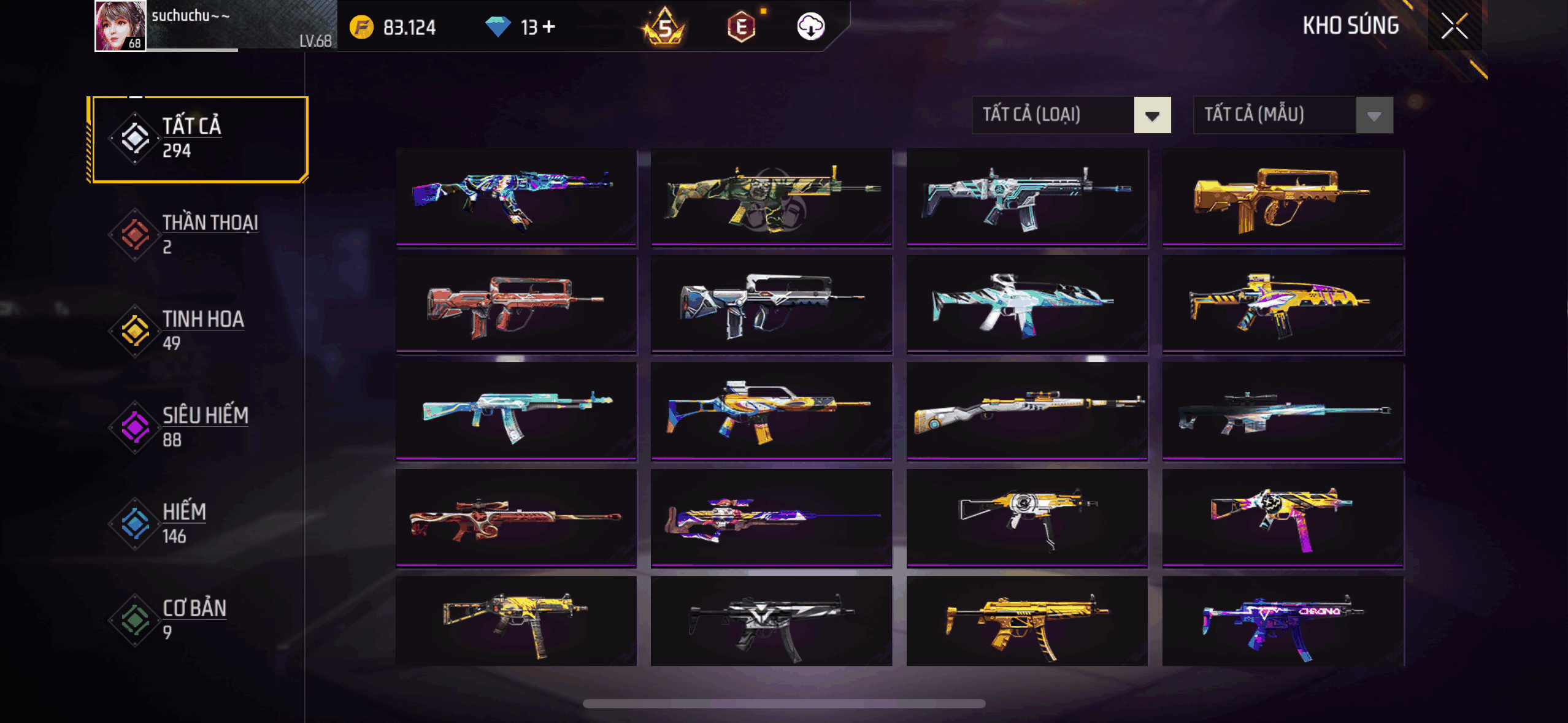Image resolution: width=1568 pixels, height=723 pixels.
Task: Open the player profile avatar
Action: 120,26
